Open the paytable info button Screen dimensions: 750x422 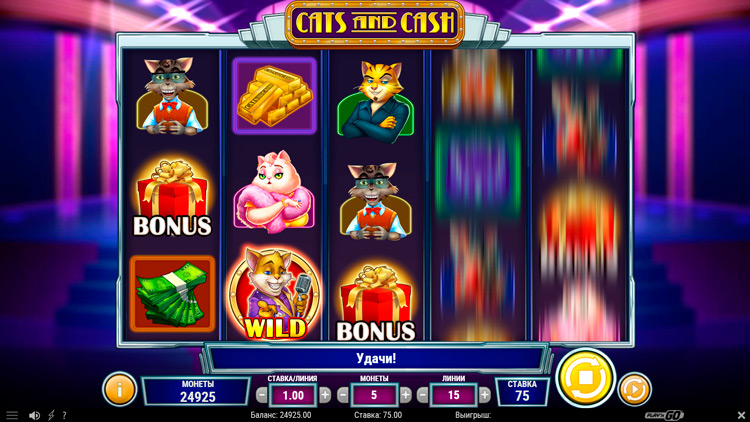coord(119,388)
